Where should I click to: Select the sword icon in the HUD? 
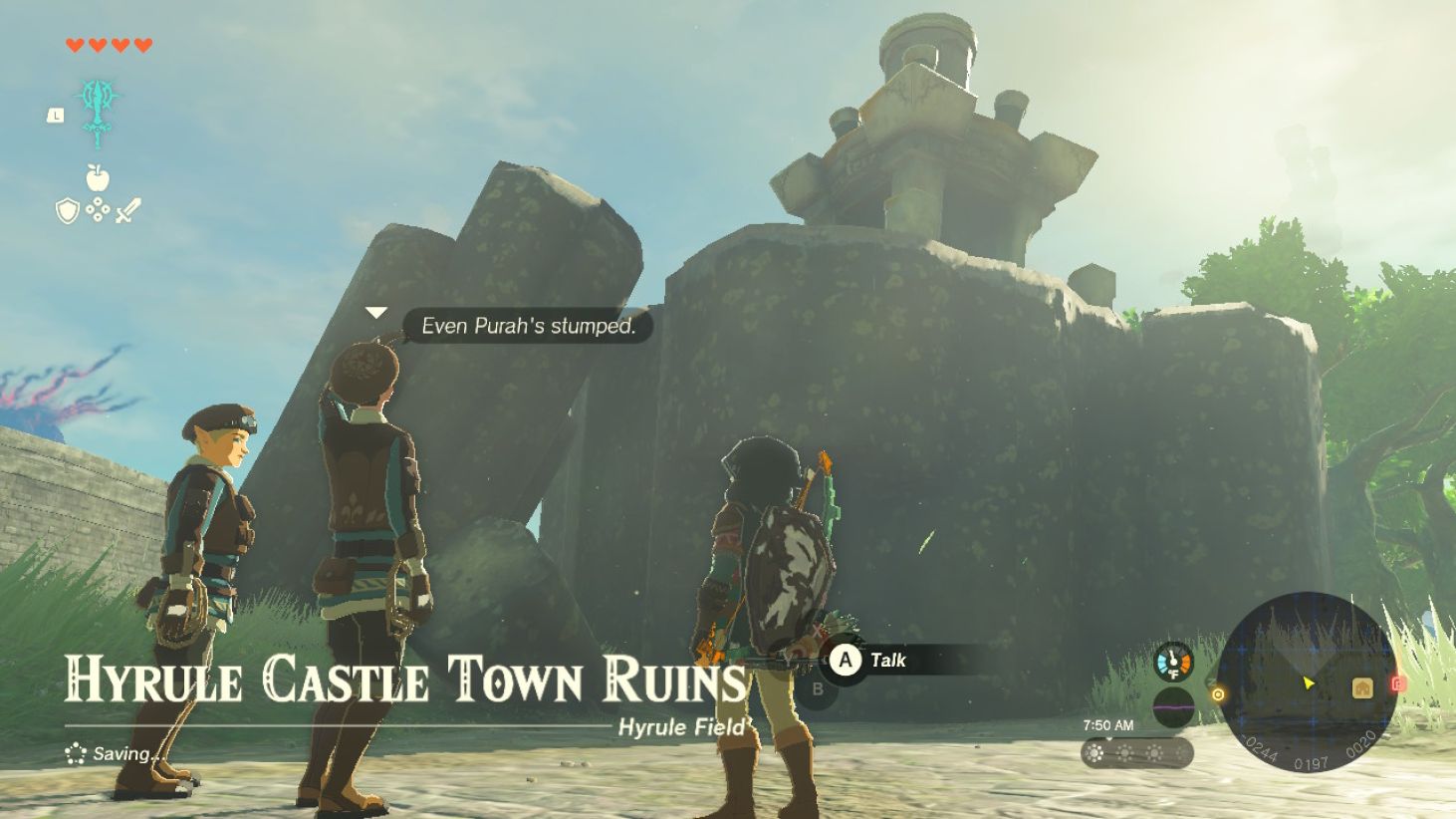pyautogui.click(x=129, y=207)
